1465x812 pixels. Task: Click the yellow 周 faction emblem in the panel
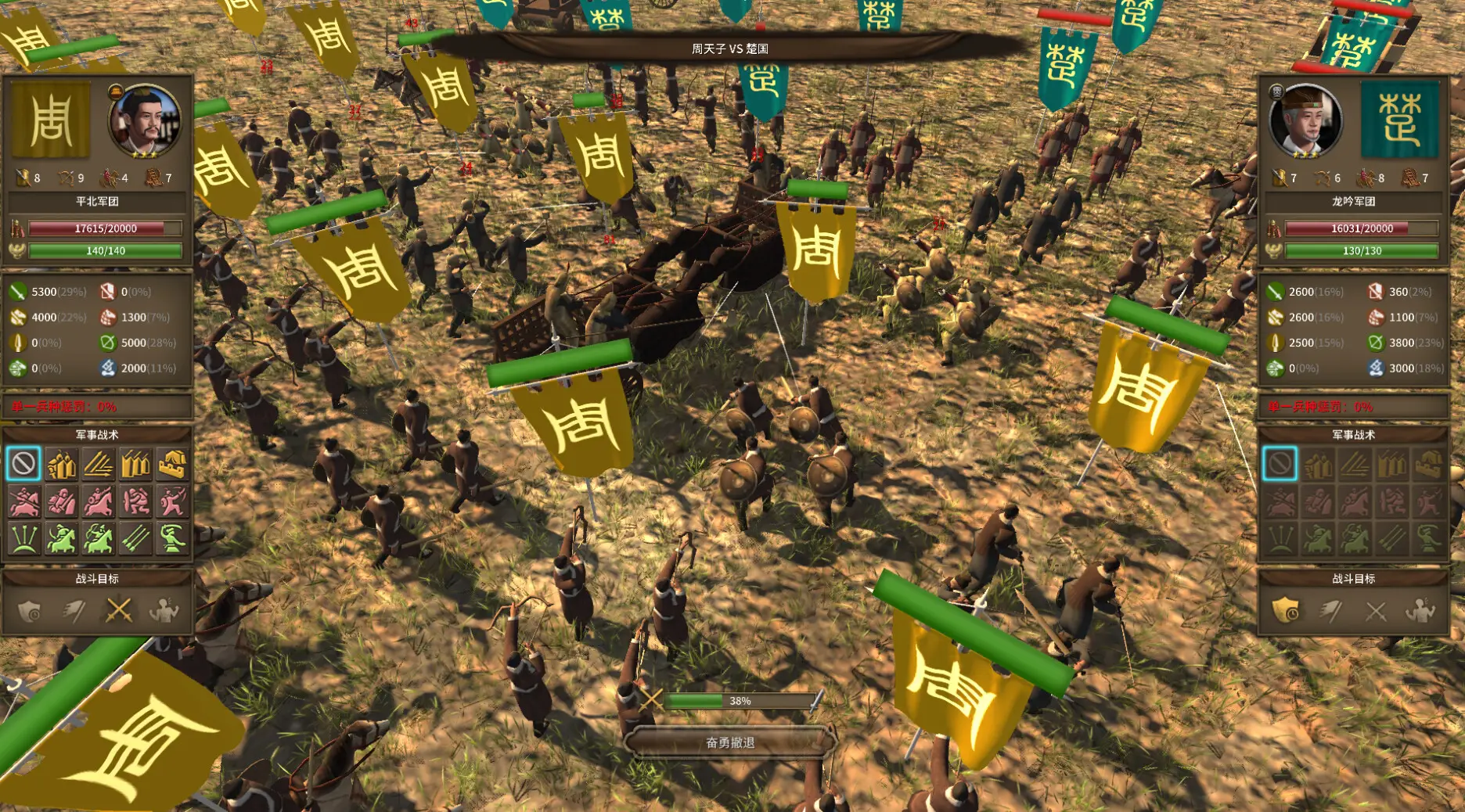(52, 120)
